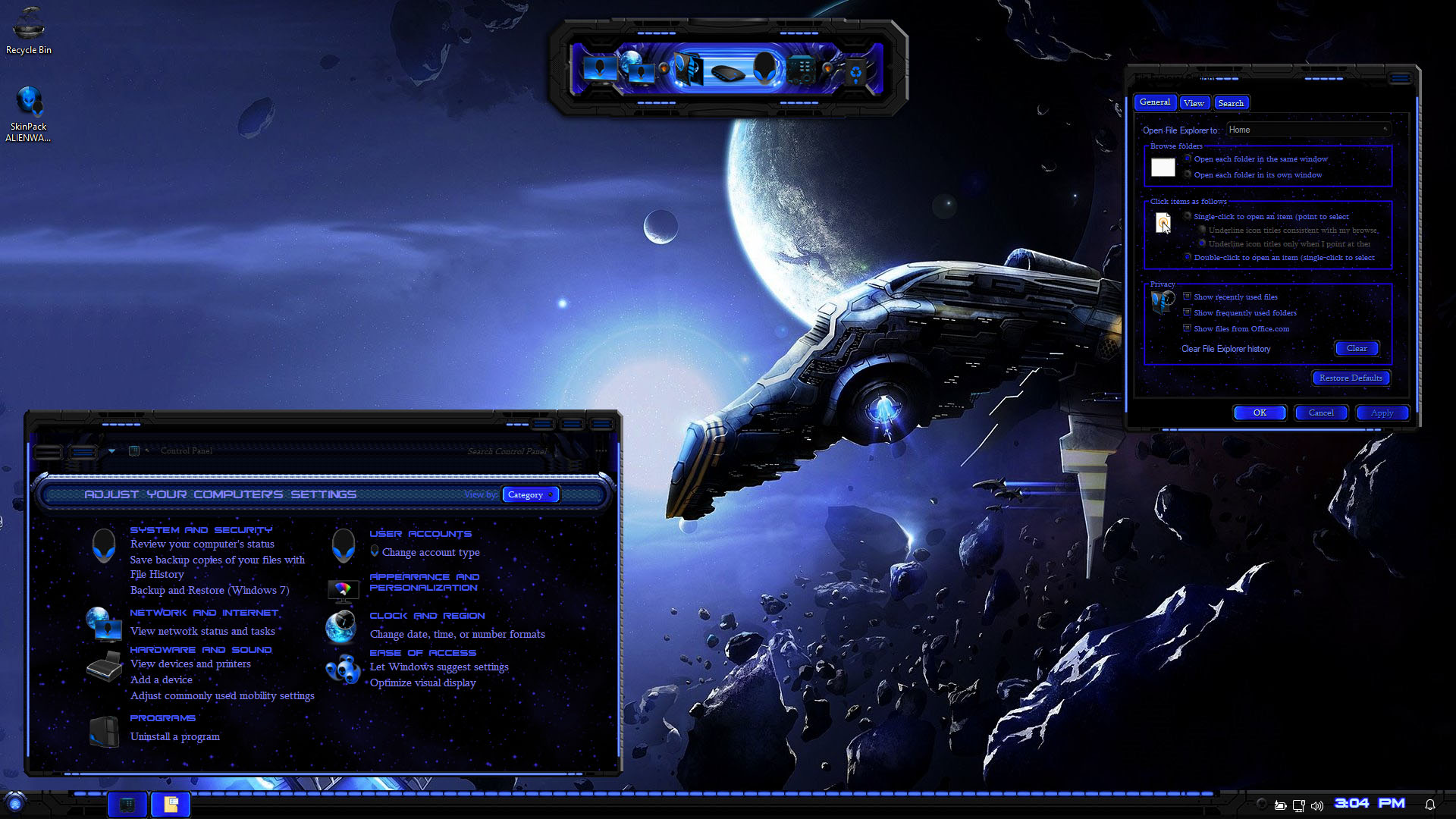Open the volume speaker icon in the tray
1456x819 pixels.
click(x=1317, y=805)
